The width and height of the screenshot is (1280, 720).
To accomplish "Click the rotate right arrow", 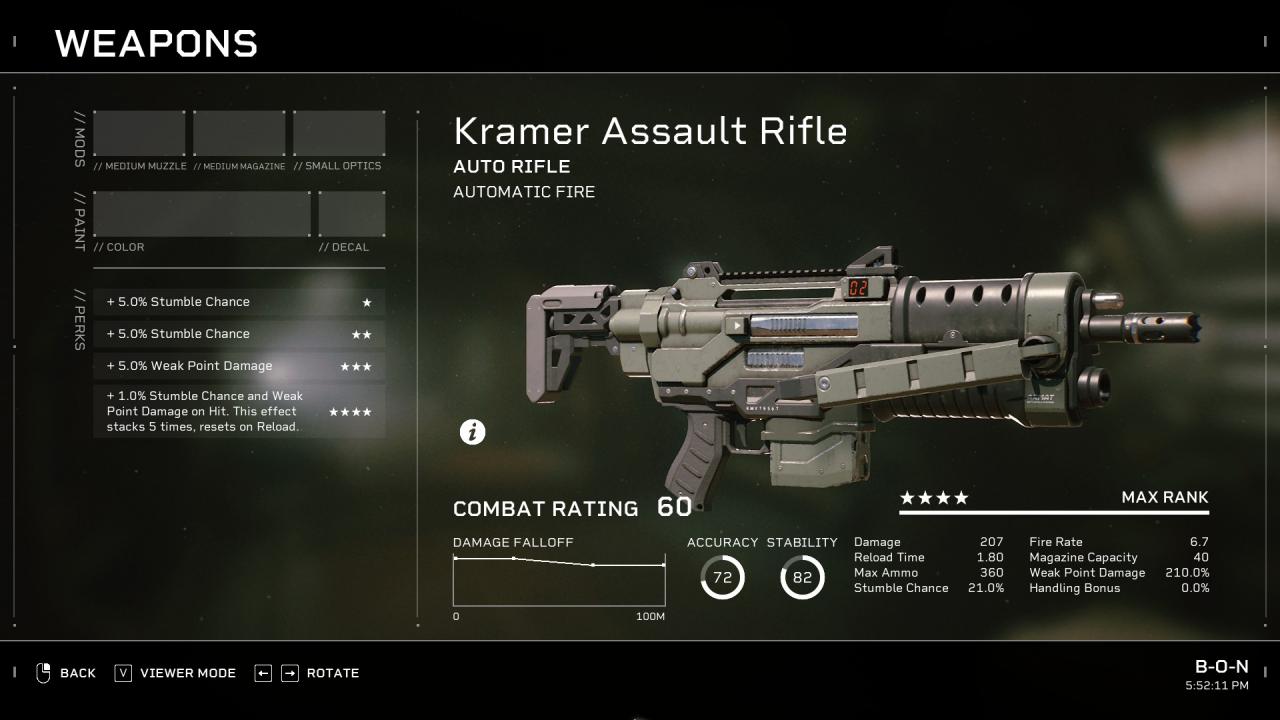I will point(289,673).
